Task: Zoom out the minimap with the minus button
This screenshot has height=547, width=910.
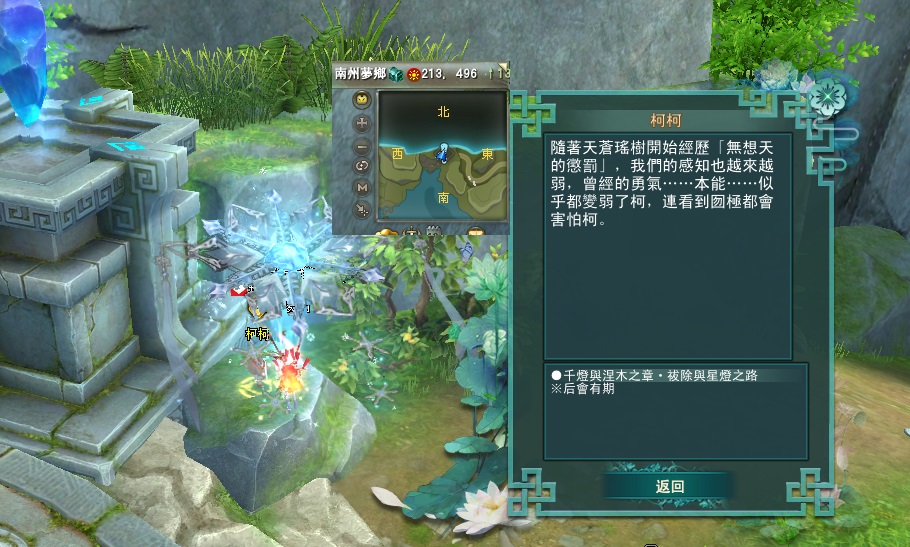Action: pos(362,145)
